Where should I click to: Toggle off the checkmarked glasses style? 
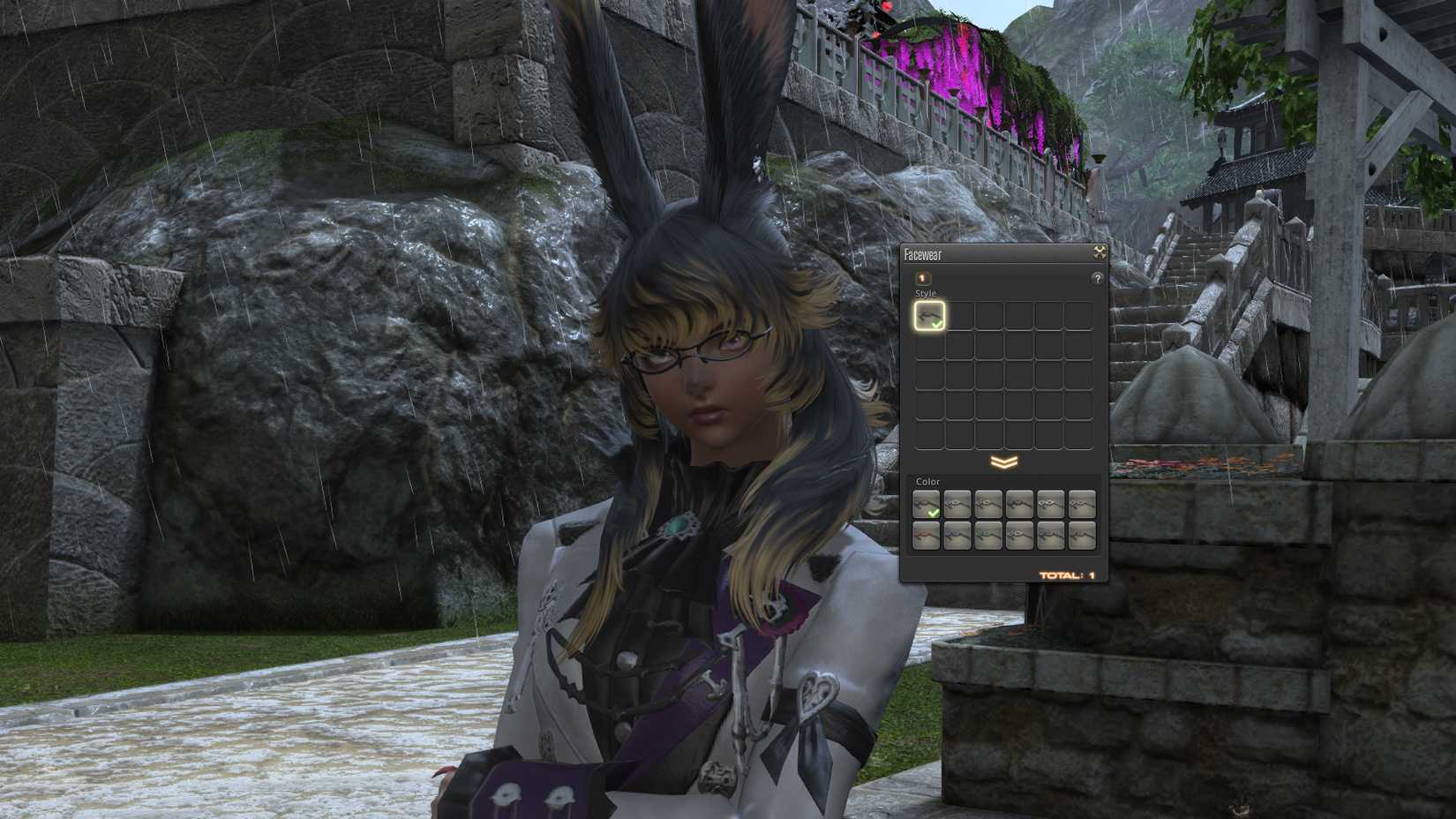point(929,316)
